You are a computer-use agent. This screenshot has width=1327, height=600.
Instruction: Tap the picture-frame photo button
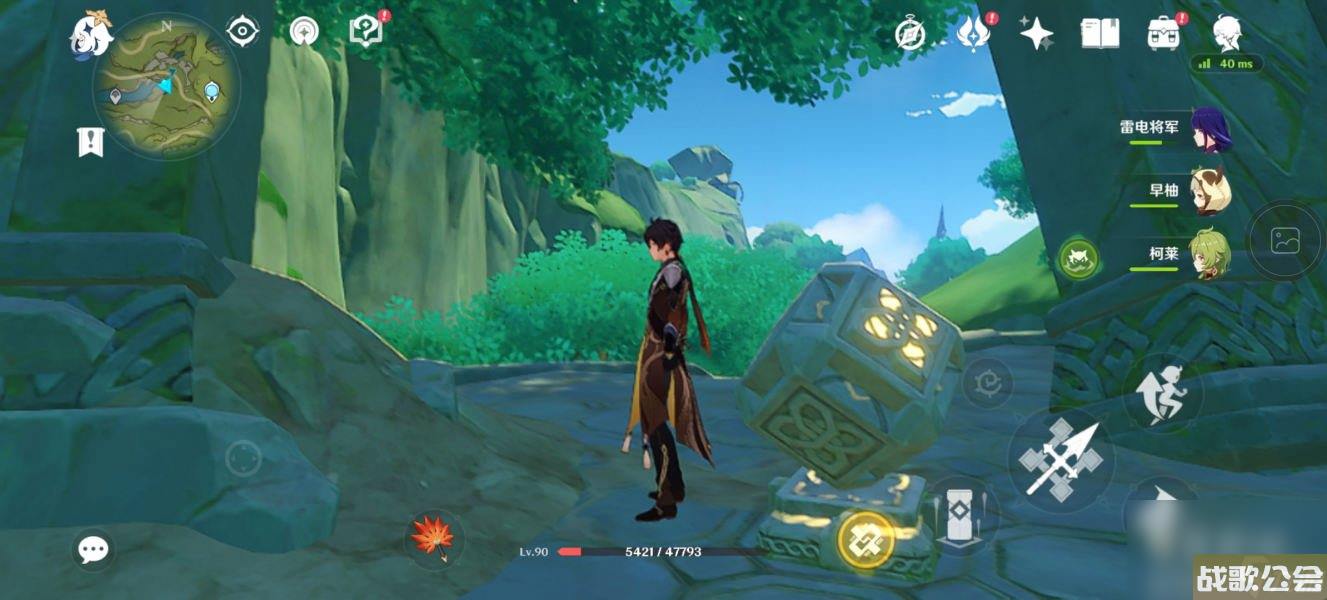[x=1284, y=240]
